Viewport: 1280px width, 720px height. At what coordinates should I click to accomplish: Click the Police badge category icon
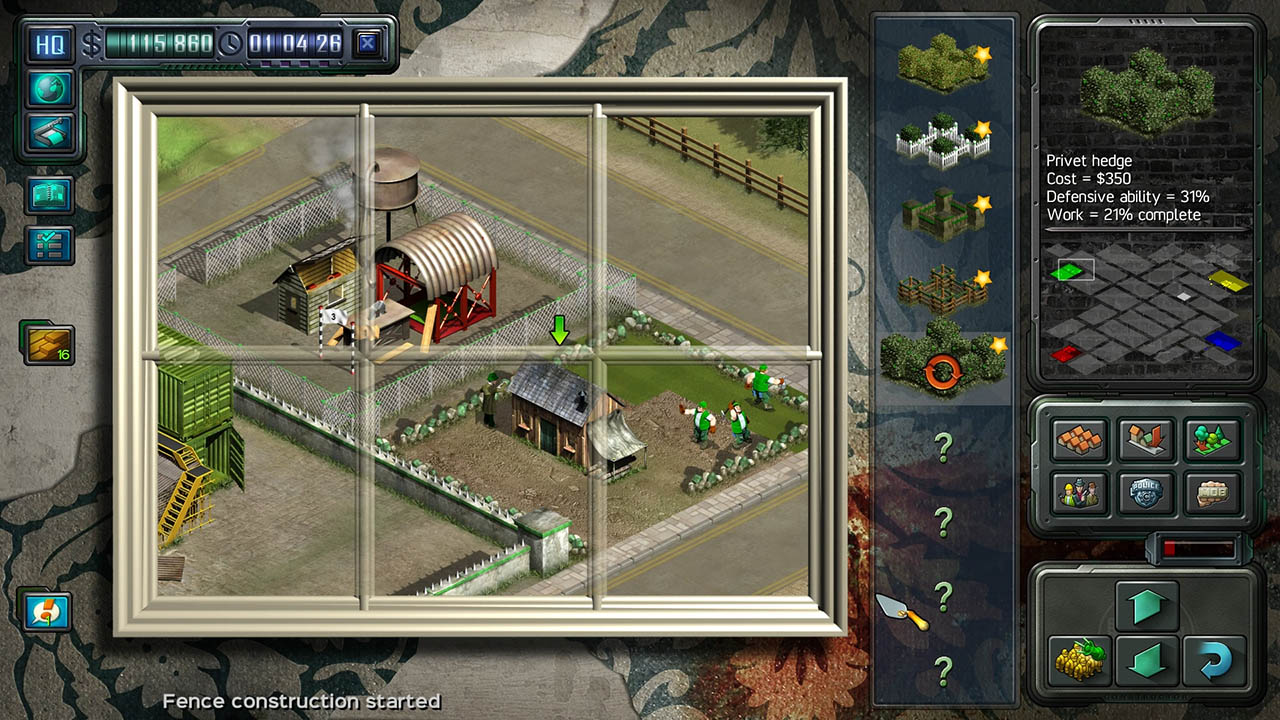[x=1146, y=493]
